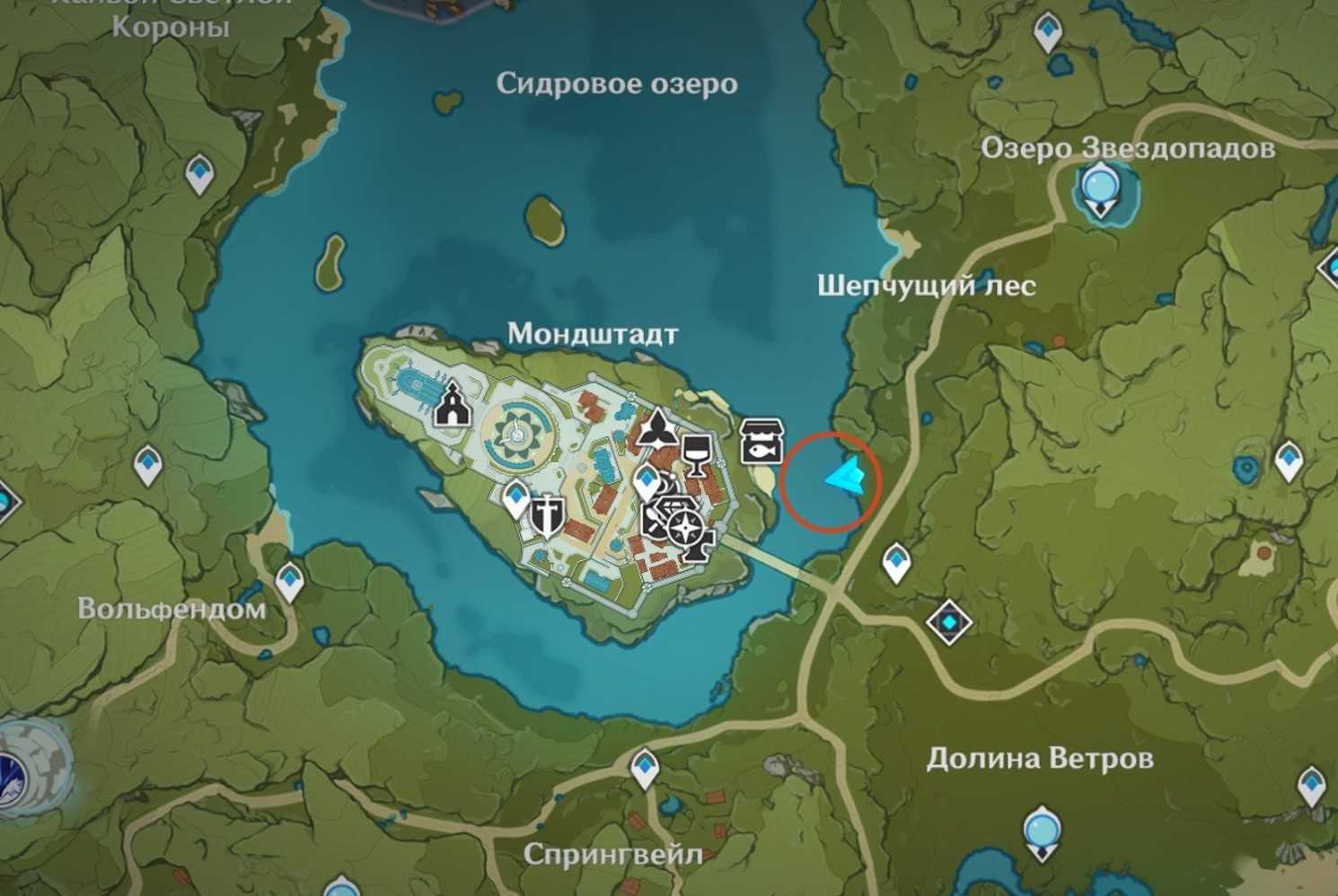Click the fish shop stall marker

761,440
